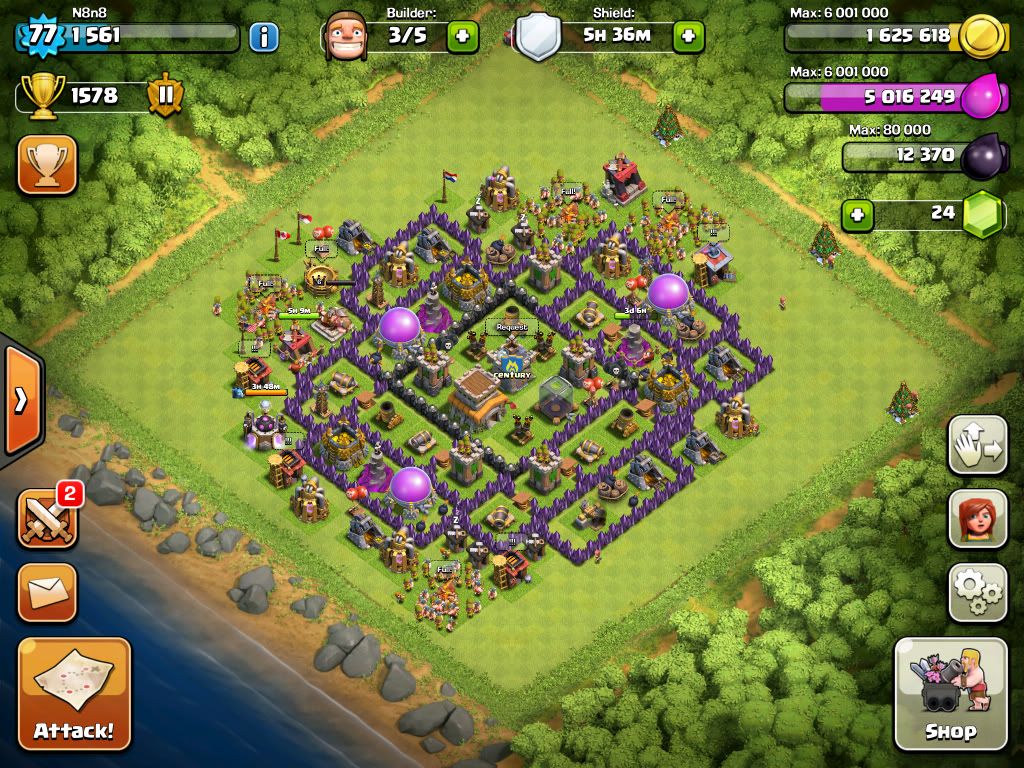Click the blue info button
The image size is (1024, 768).
263,38
